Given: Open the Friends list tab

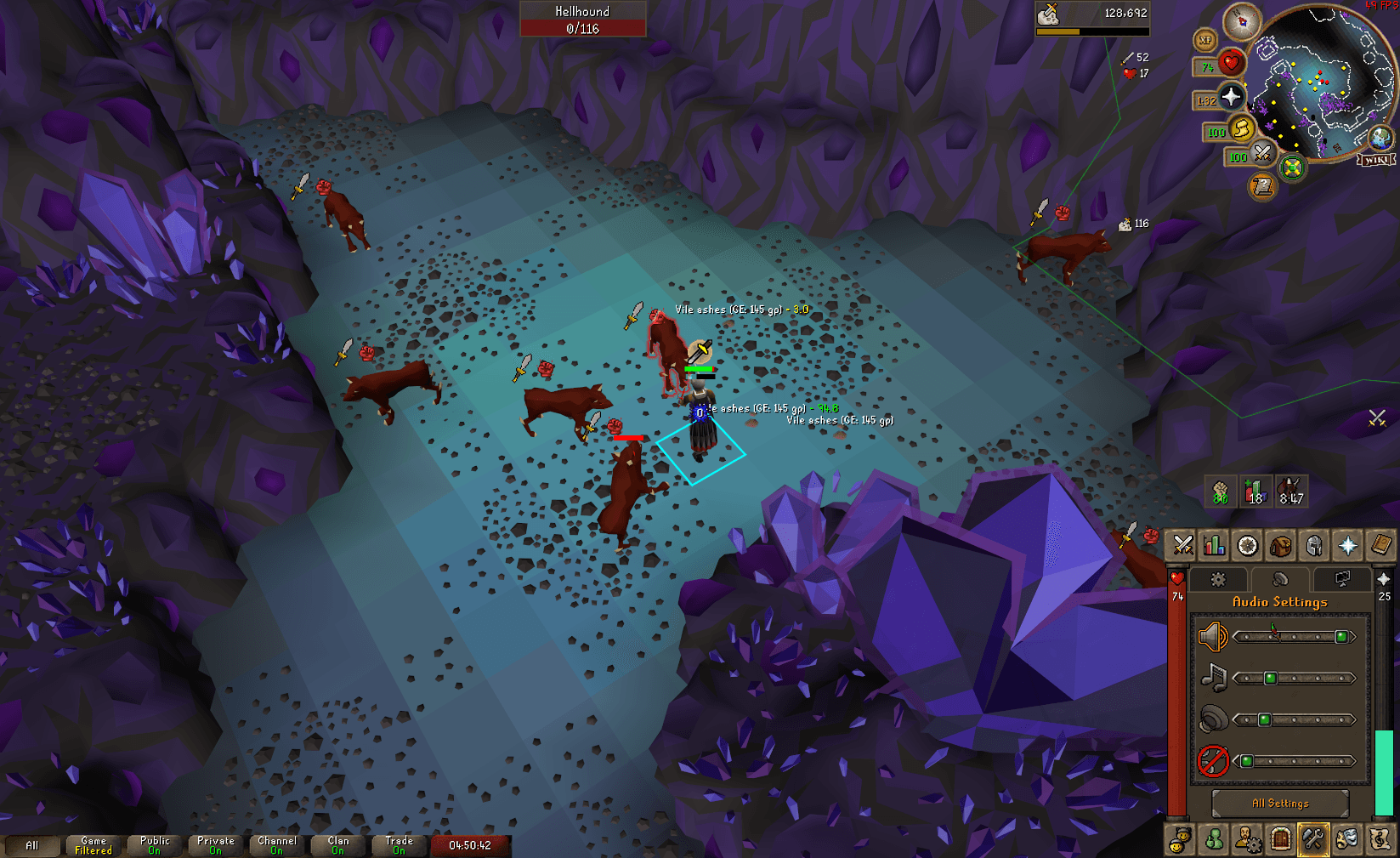Looking at the screenshot, I should [1182, 839].
